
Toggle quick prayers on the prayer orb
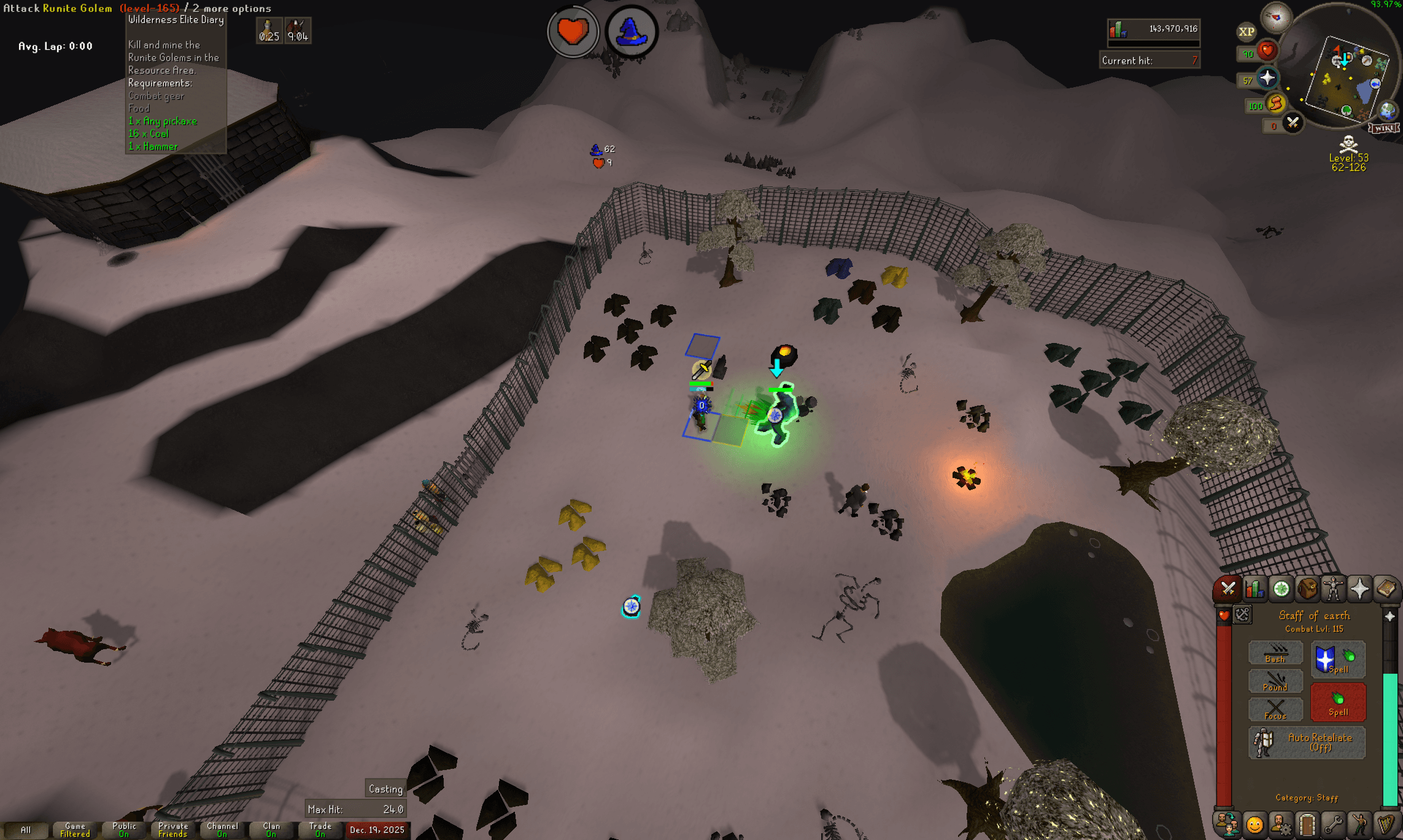click(1267, 79)
